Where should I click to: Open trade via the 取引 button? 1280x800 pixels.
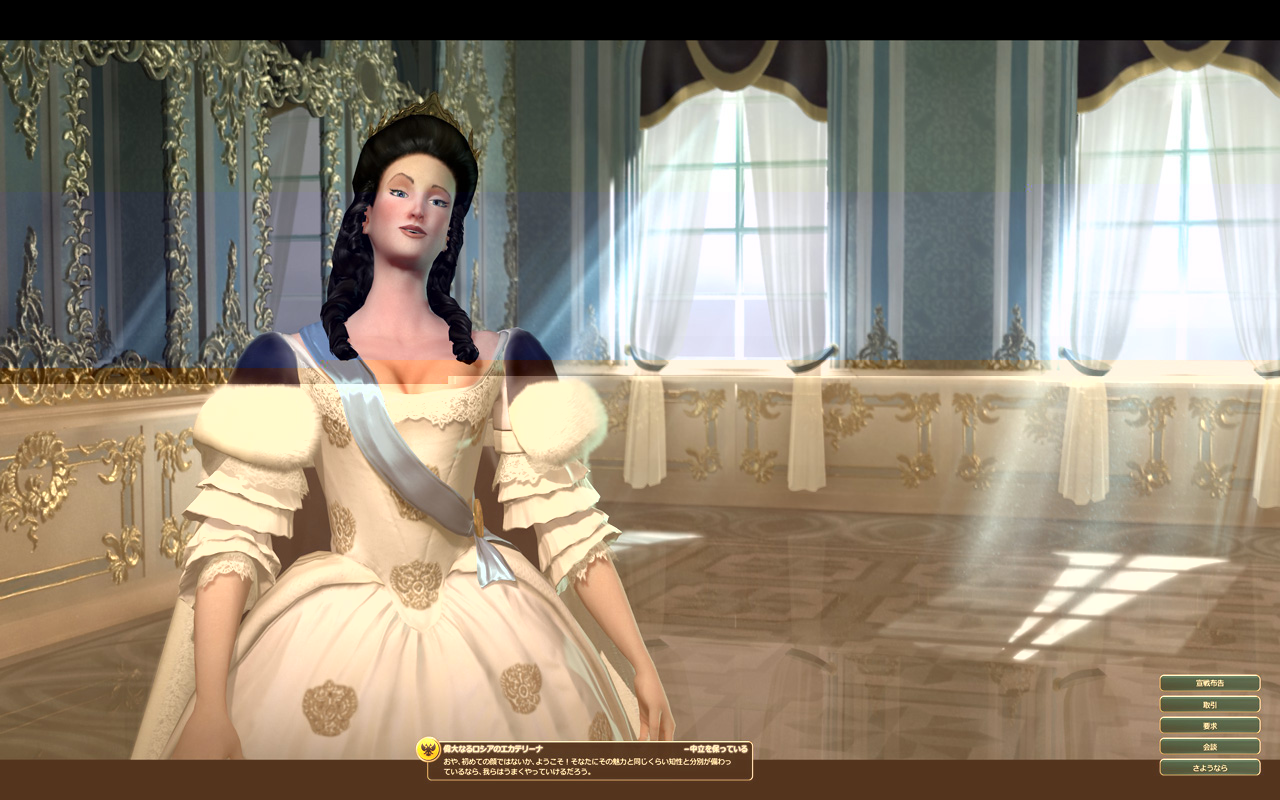tap(1209, 704)
